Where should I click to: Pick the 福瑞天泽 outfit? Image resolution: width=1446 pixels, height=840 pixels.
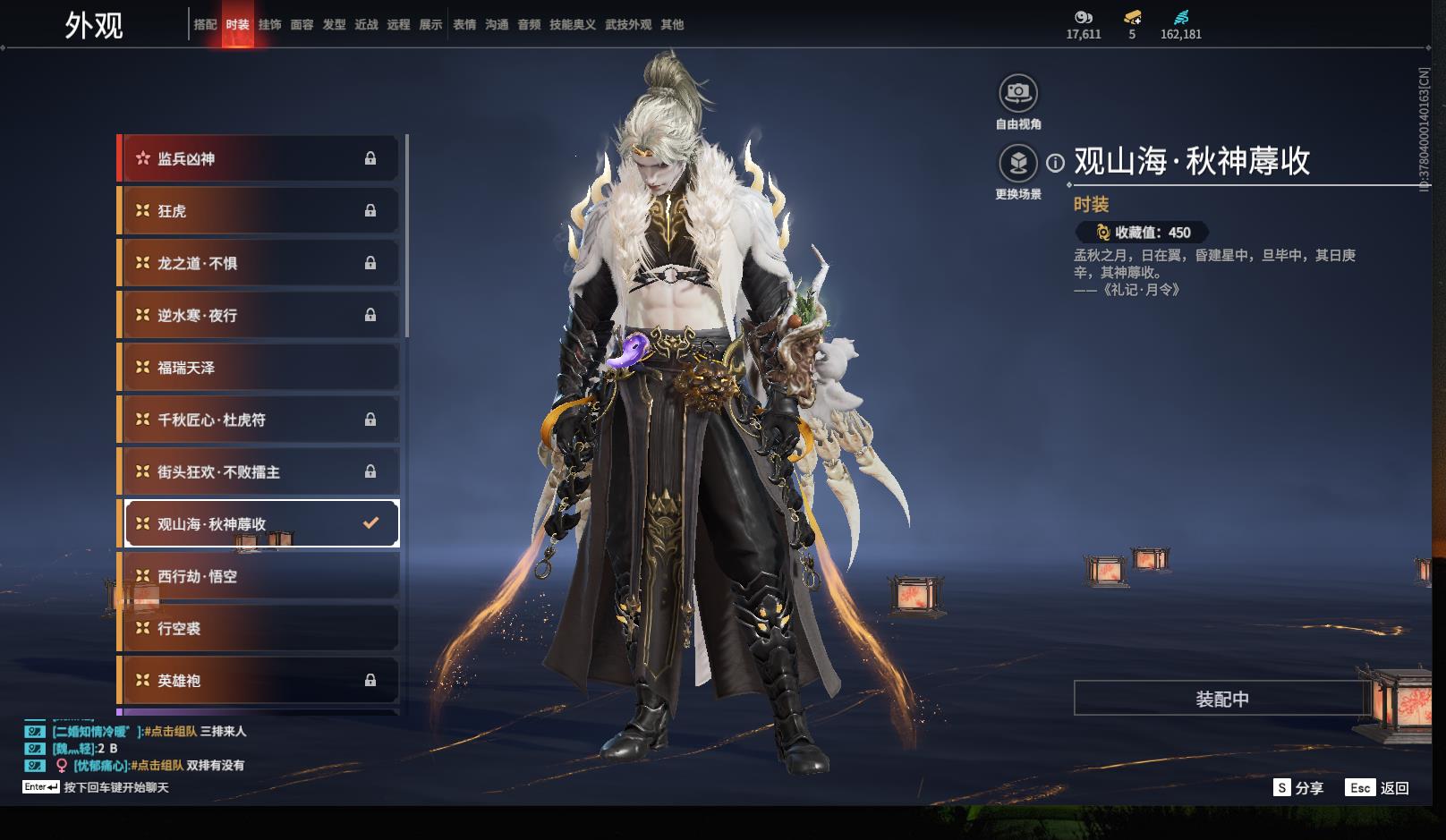point(259,368)
